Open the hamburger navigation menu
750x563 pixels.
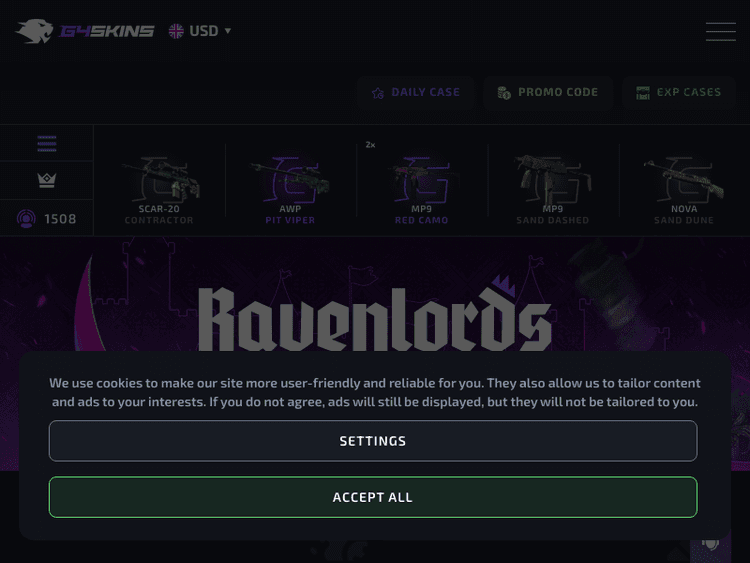point(720,31)
